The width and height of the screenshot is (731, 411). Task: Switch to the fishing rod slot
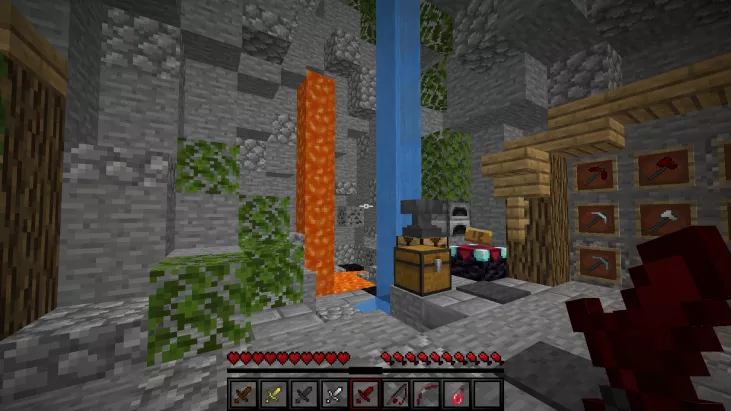395,393
